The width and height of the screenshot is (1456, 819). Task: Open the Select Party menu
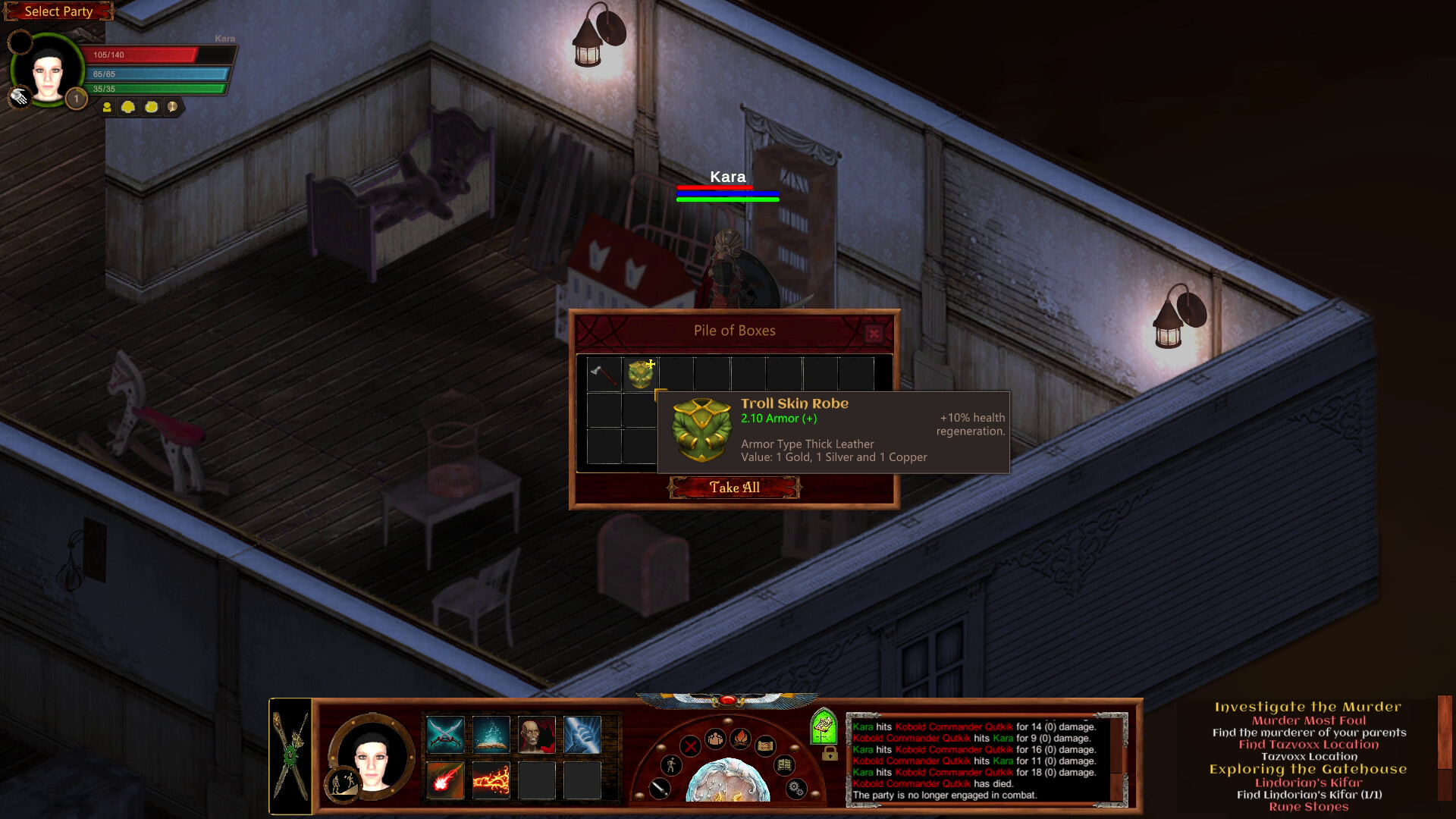[x=58, y=11]
